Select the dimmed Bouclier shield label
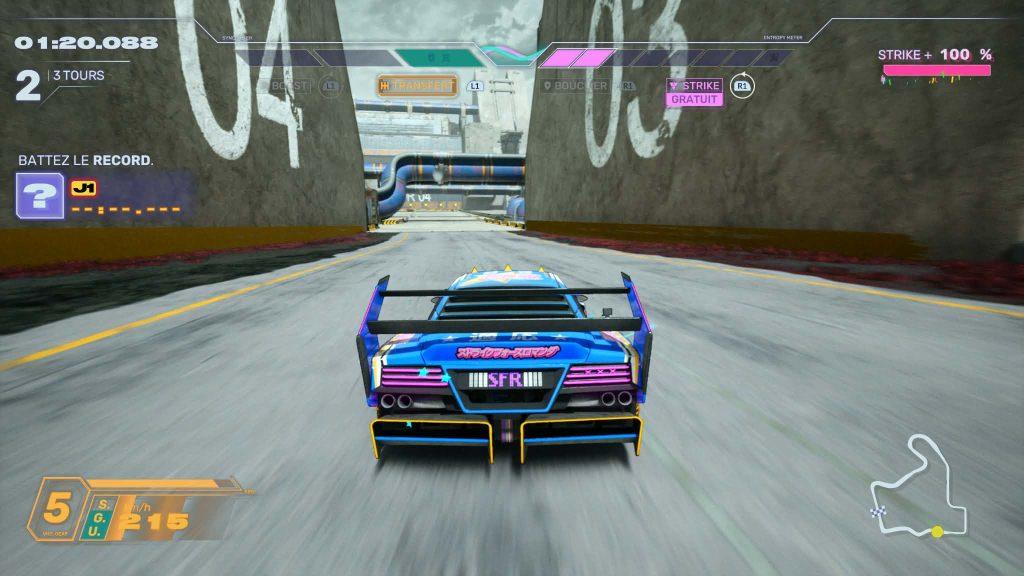Screen dimensions: 1024x576 (580, 86)
